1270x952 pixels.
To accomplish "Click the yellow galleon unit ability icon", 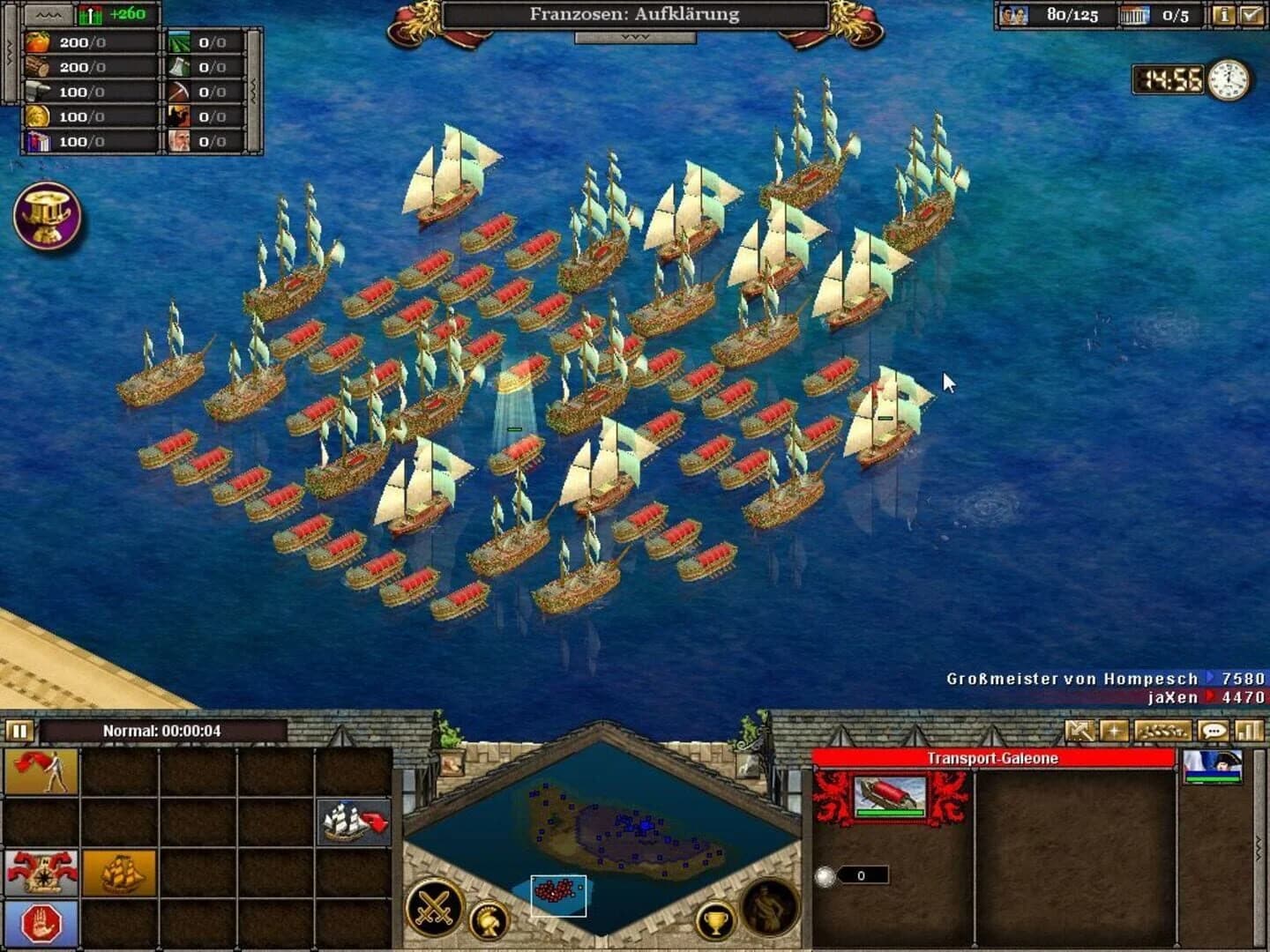I will [x=119, y=874].
